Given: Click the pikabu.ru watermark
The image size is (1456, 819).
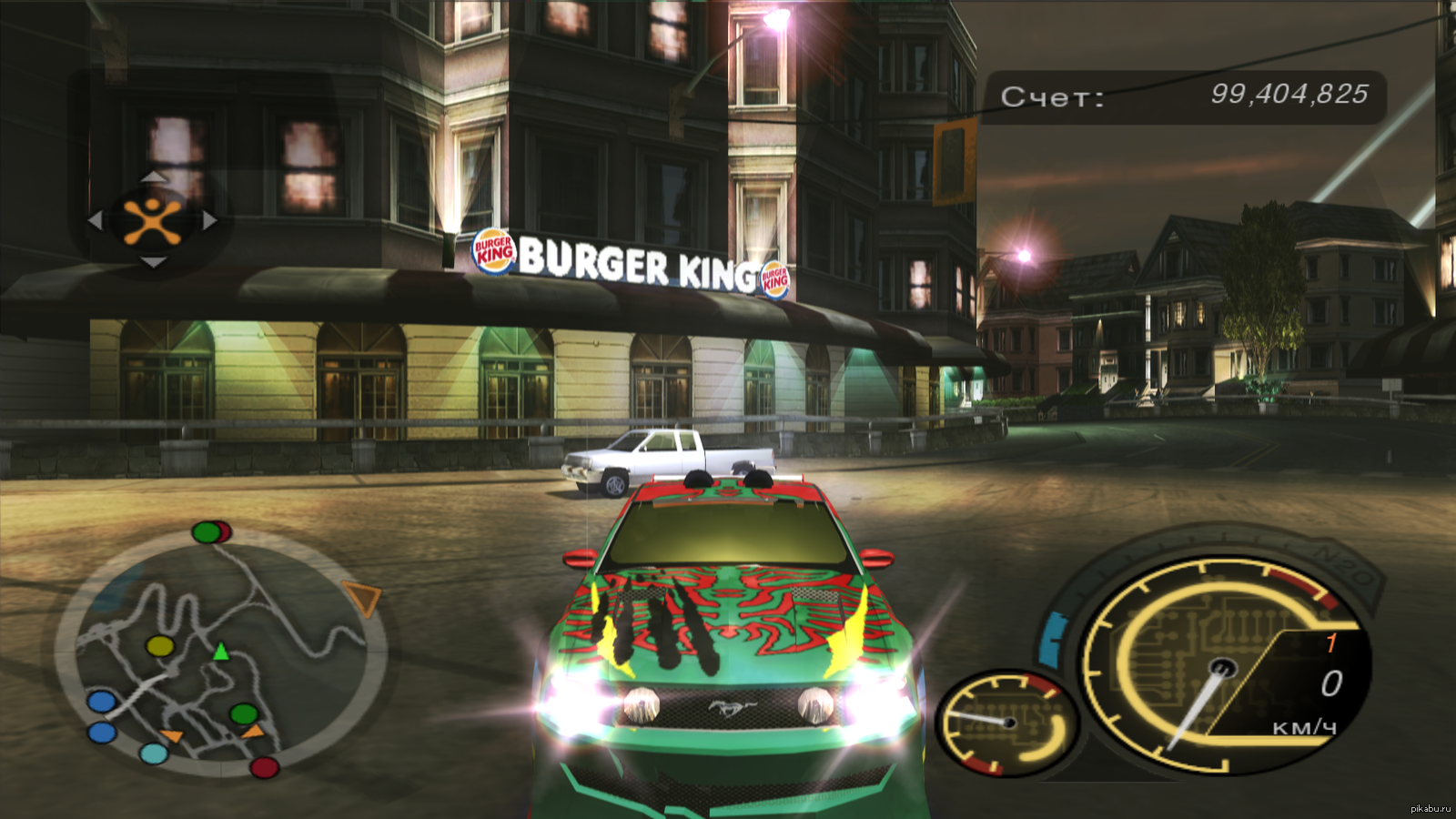Looking at the screenshot, I should (1430, 809).
